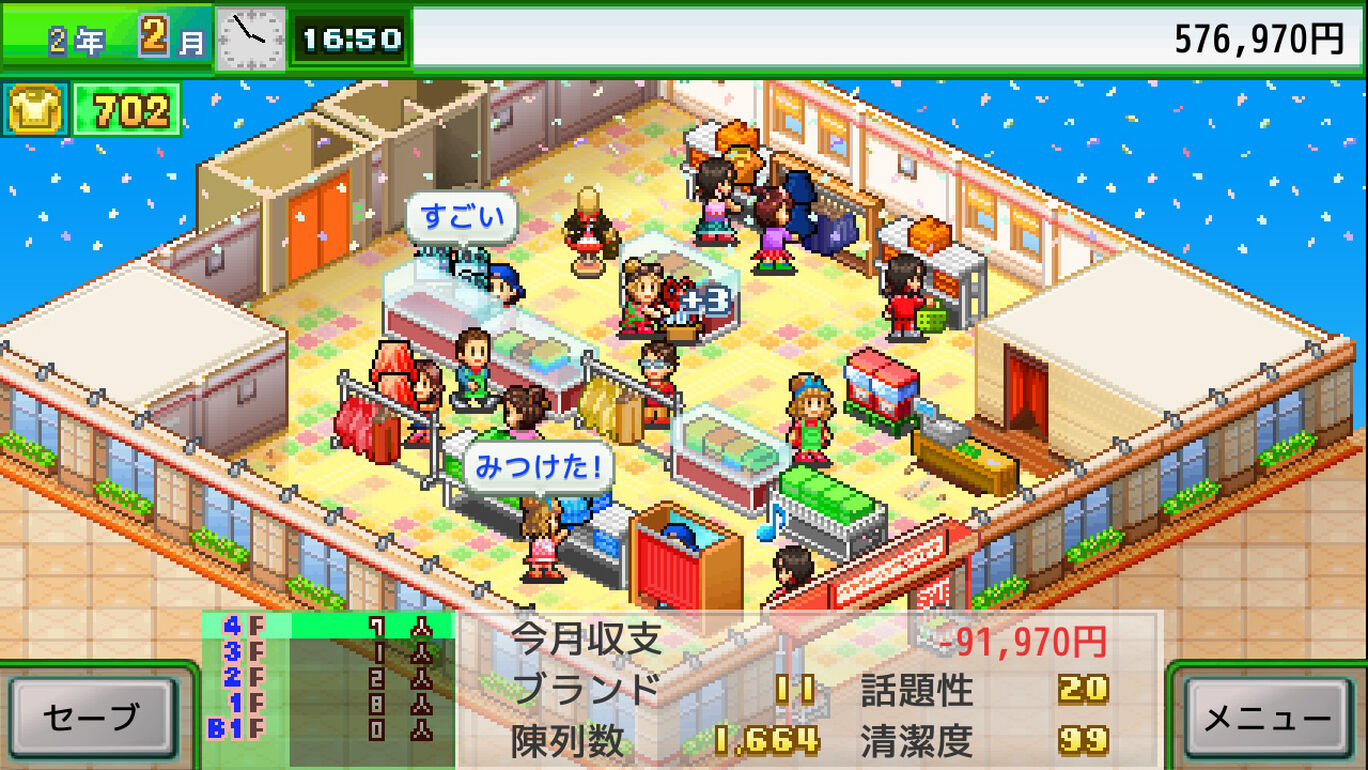Switch to the 3F floor row
Viewport: 1368px width, 770px height.
[x=327, y=652]
